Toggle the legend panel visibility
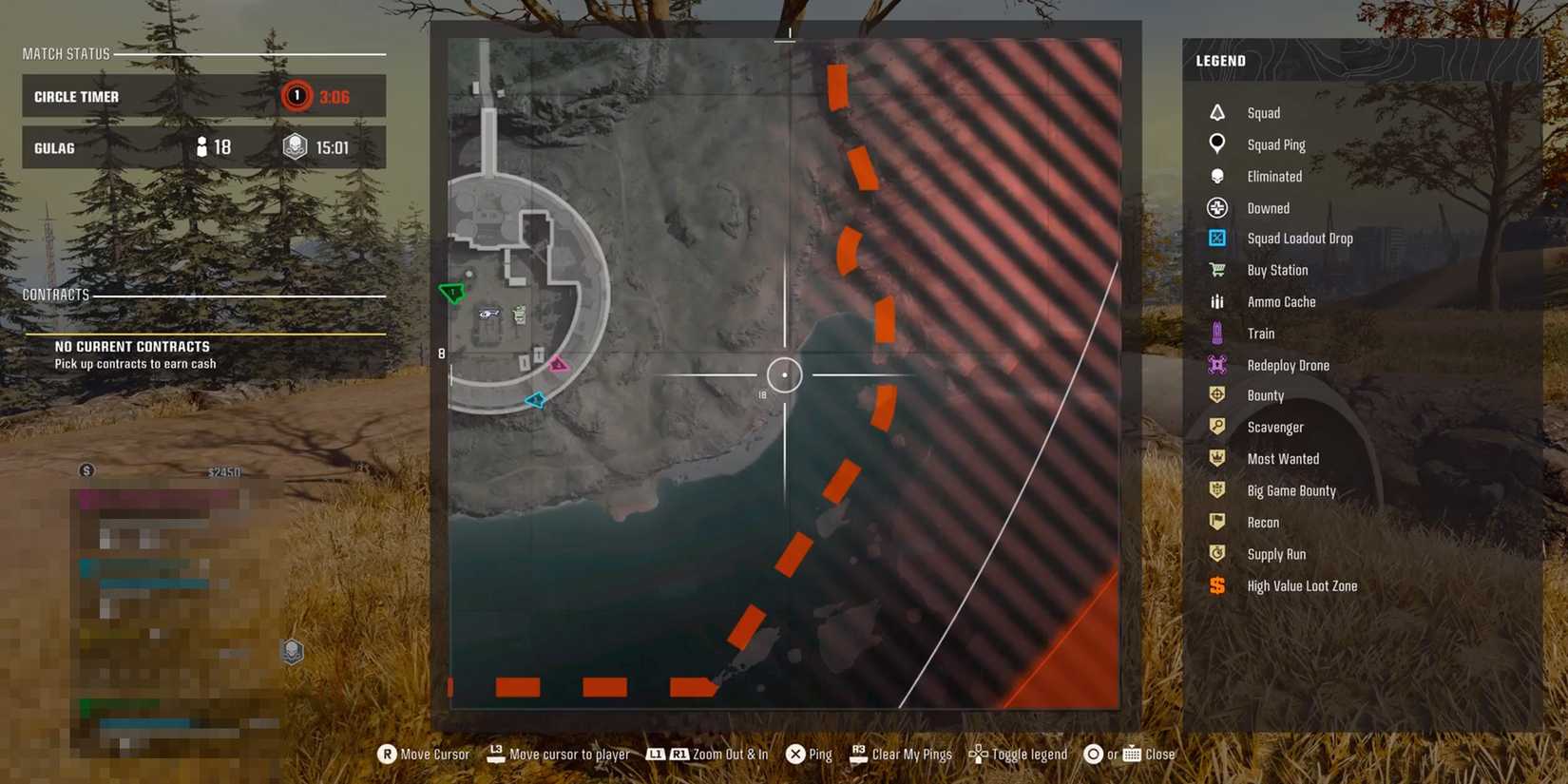 1018,754
